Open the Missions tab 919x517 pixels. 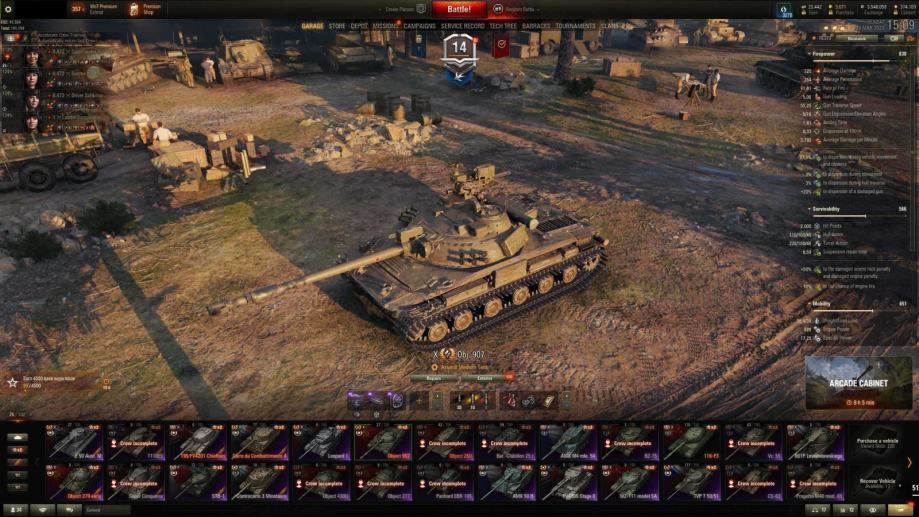pos(386,26)
